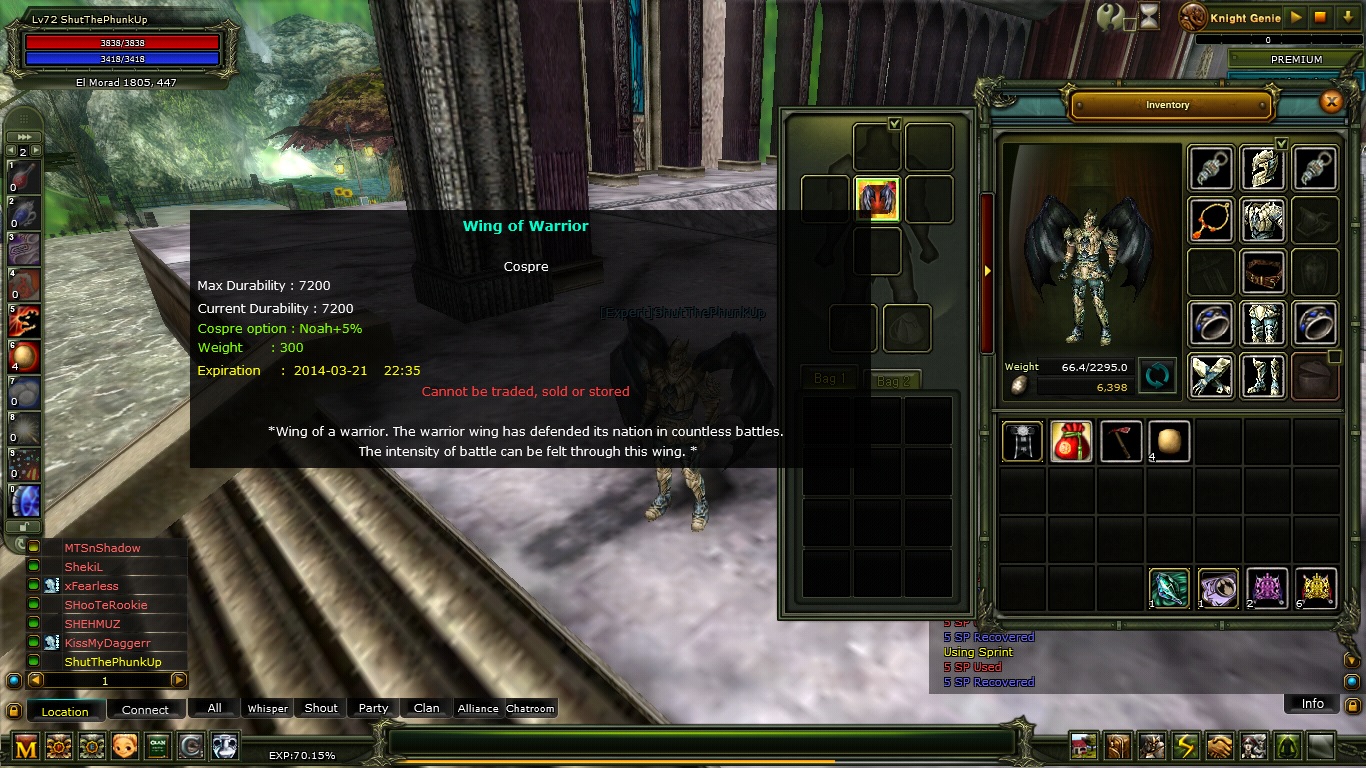
Task: Select the equipped Wing of Warrior cospre slot
Action: click(x=877, y=198)
